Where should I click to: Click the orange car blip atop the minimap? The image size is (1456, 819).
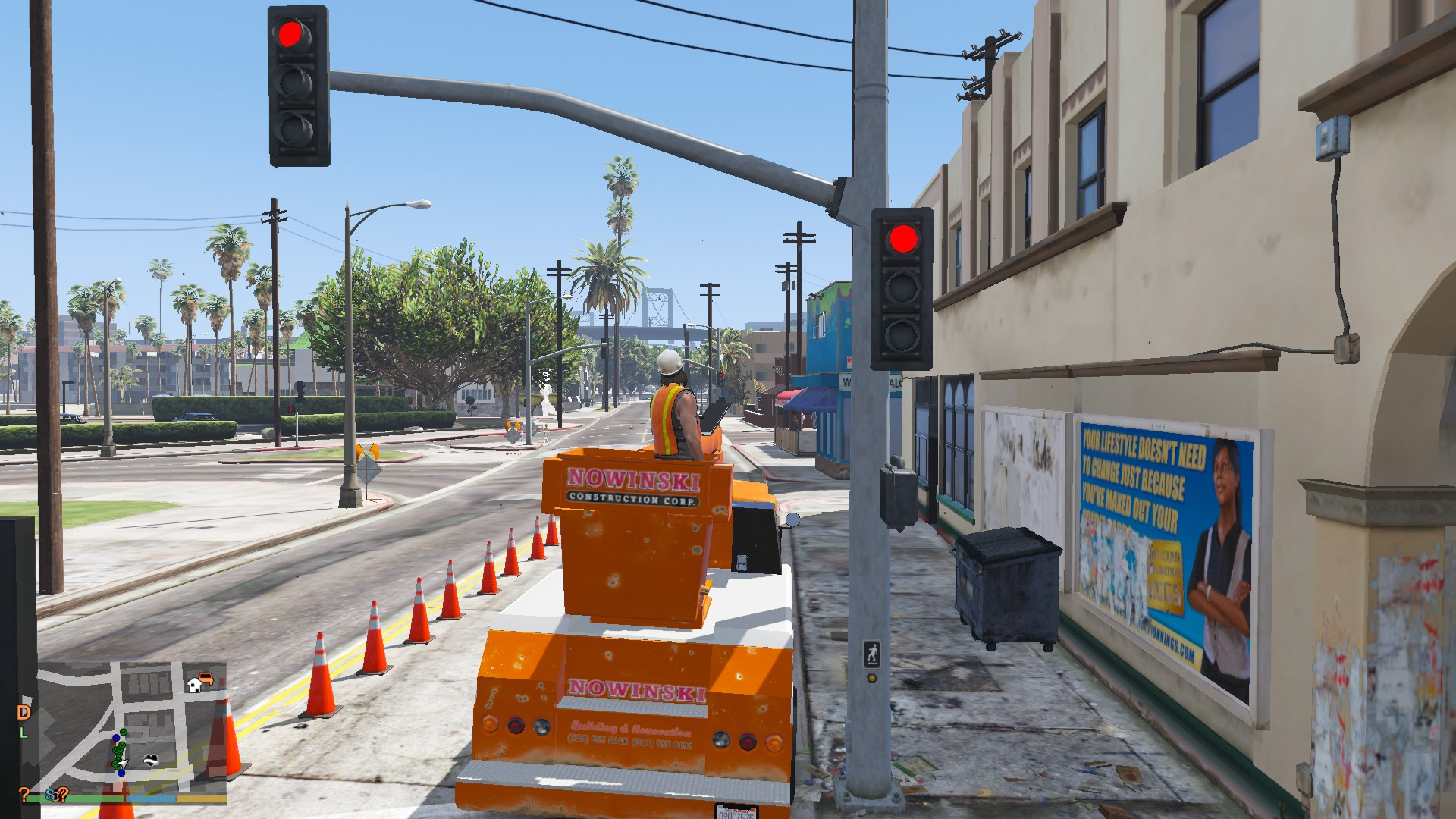(206, 679)
